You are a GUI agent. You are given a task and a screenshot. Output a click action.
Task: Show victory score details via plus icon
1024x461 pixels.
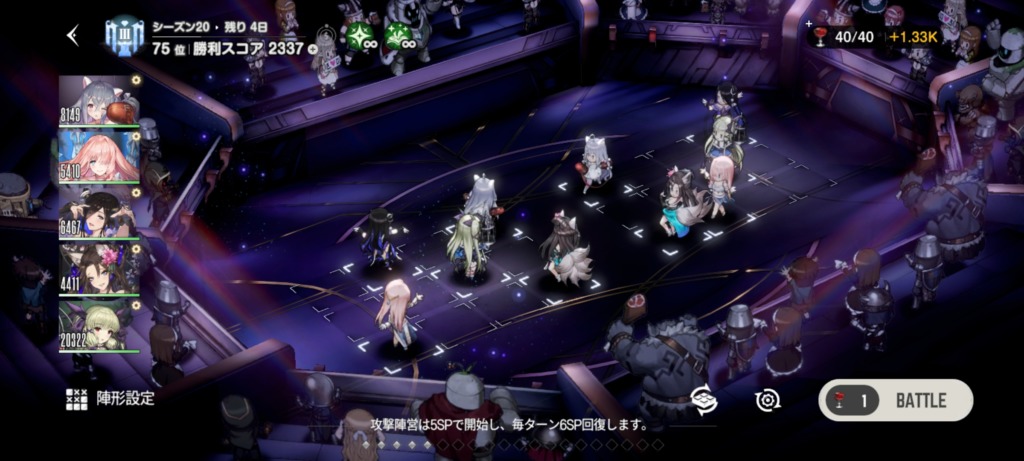313,48
